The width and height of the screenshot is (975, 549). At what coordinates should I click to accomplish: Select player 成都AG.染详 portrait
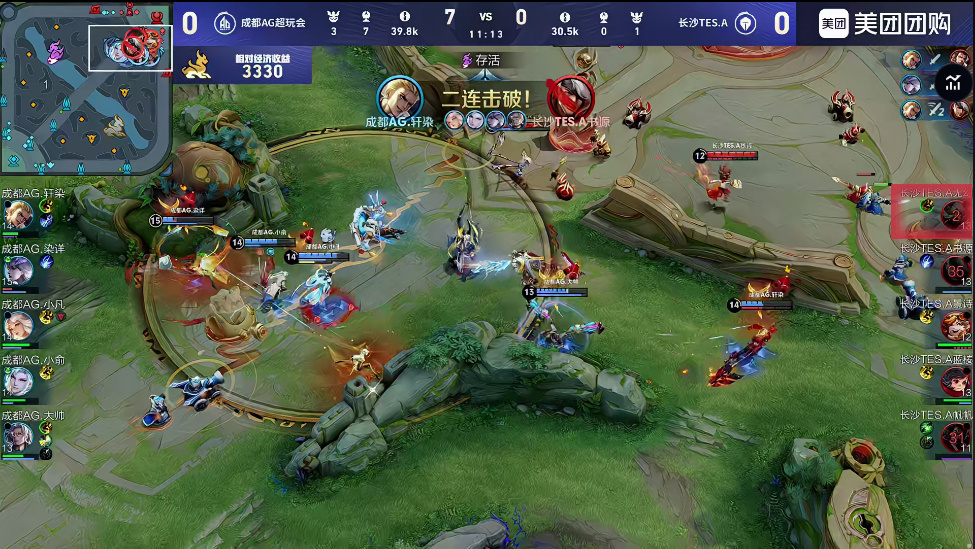pos(18,270)
